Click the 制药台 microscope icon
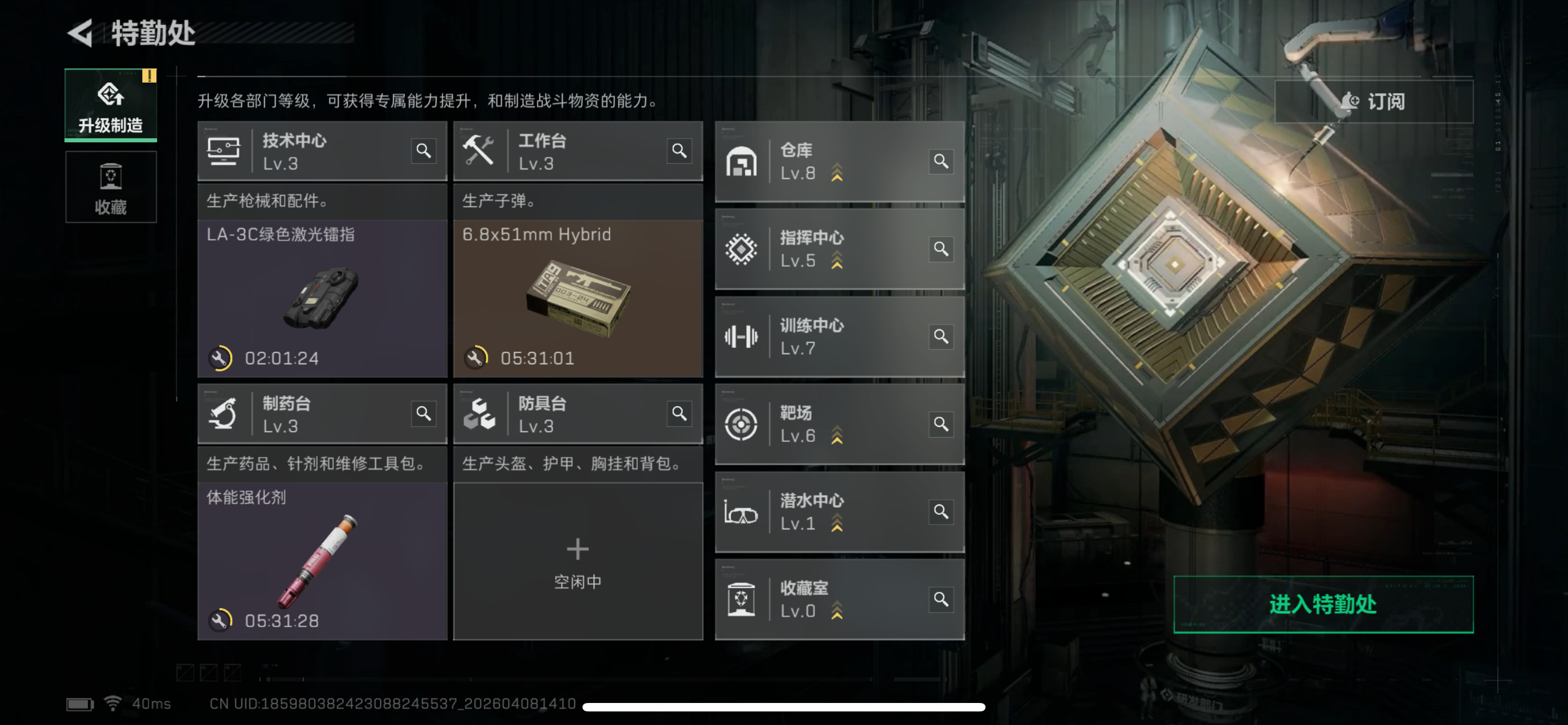 tap(226, 413)
